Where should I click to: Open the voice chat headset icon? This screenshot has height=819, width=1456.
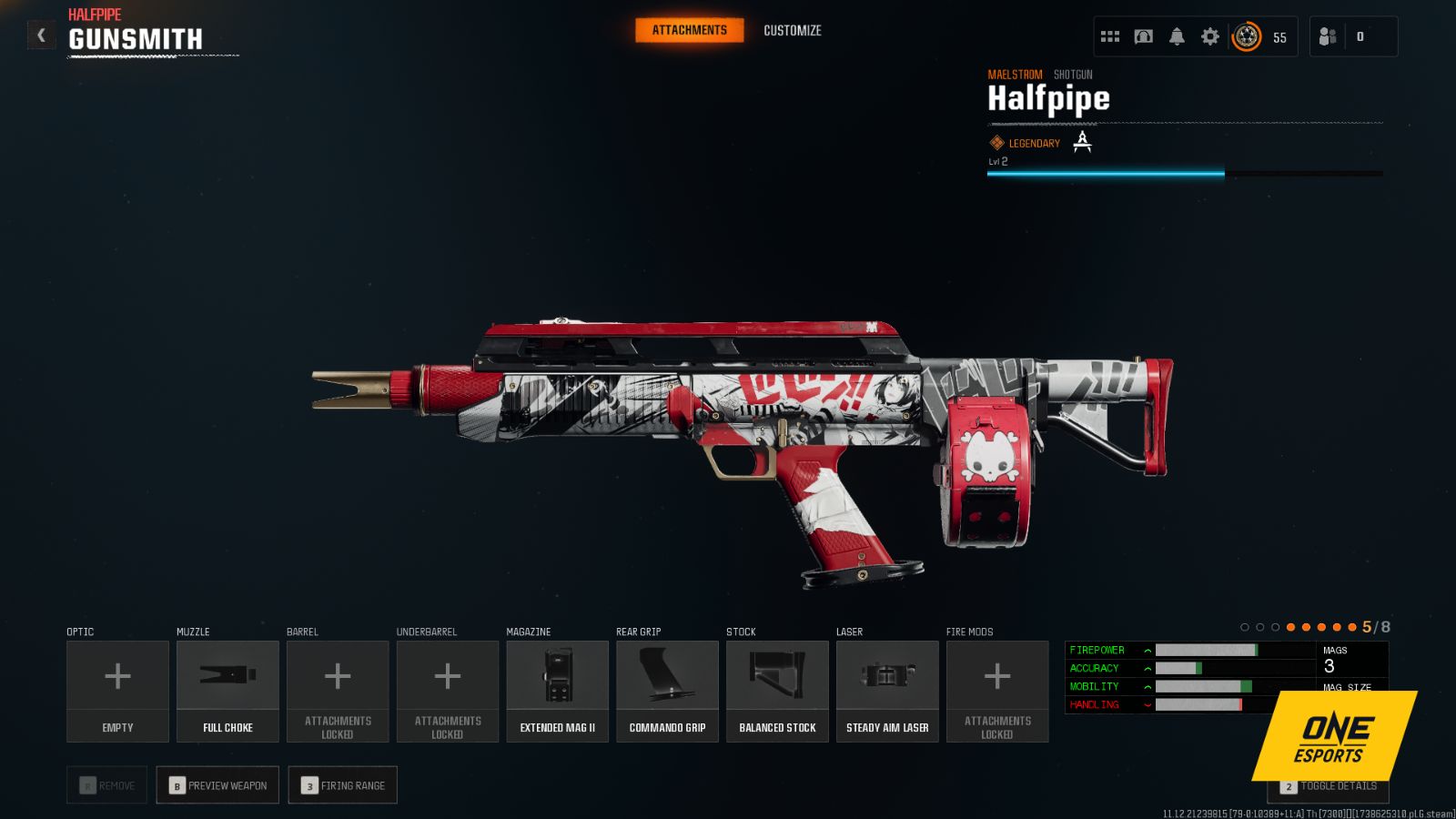[x=1143, y=35]
